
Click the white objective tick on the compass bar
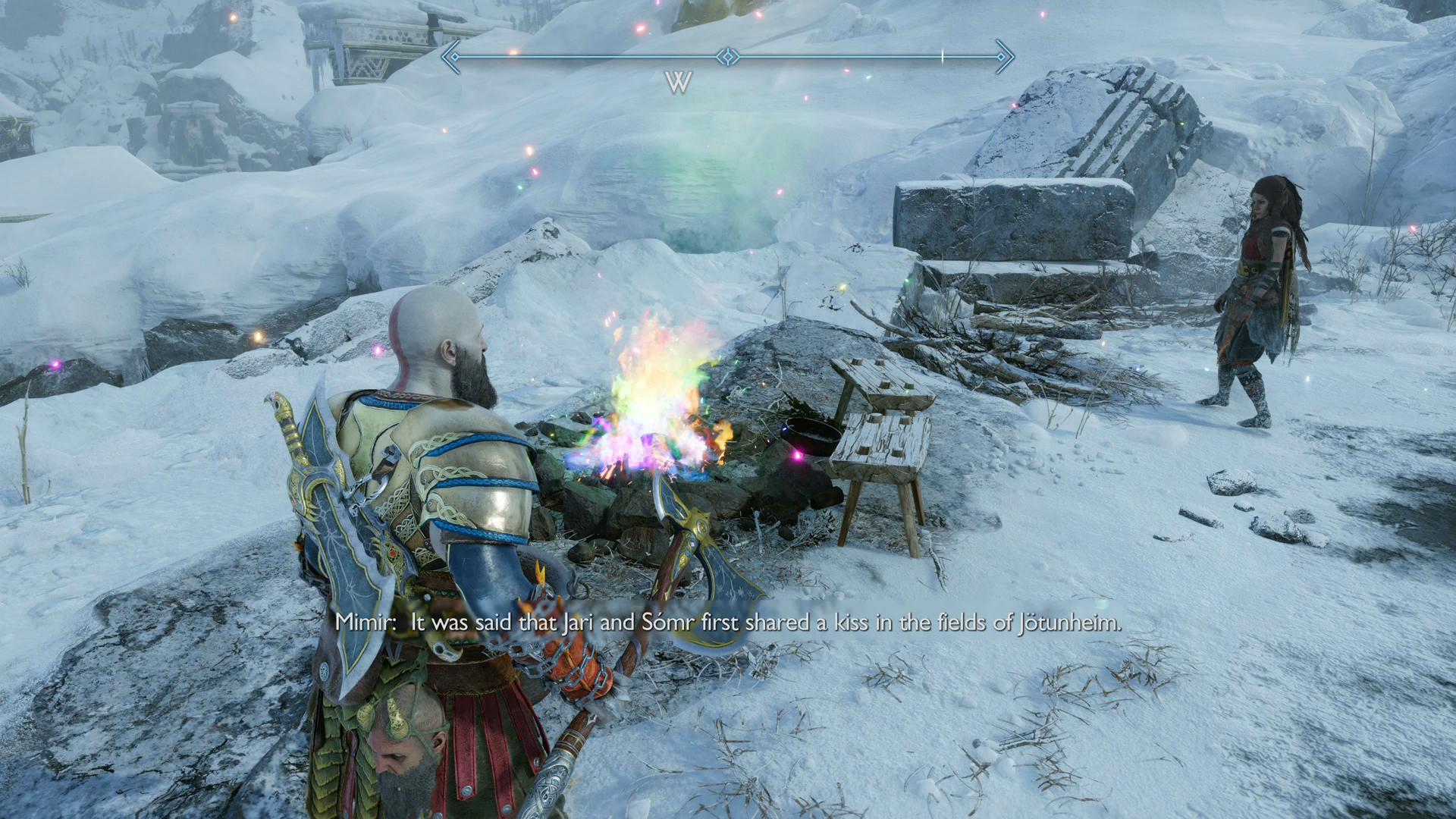pyautogui.click(x=942, y=55)
